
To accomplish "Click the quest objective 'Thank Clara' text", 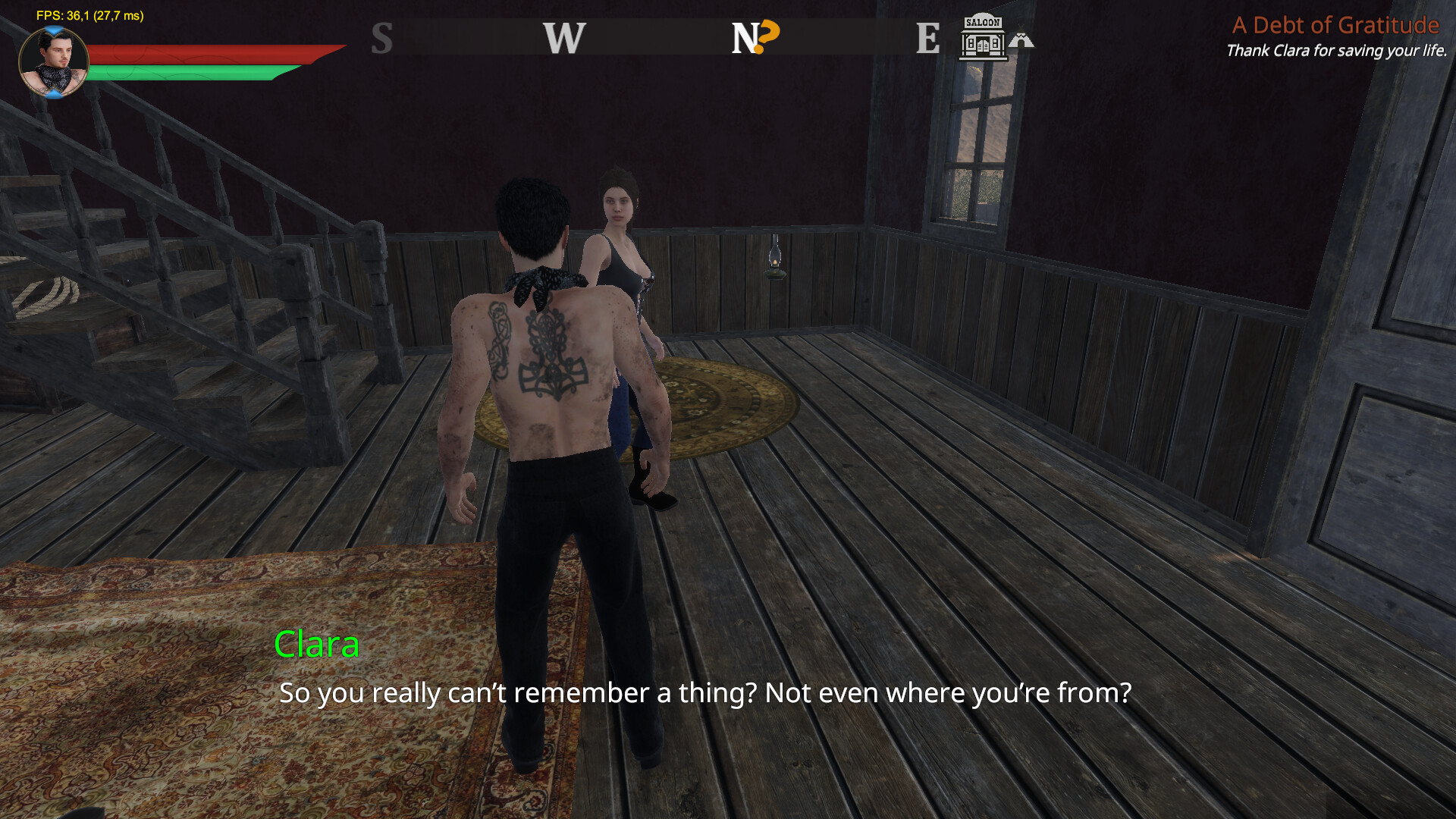I will coord(1336,52).
